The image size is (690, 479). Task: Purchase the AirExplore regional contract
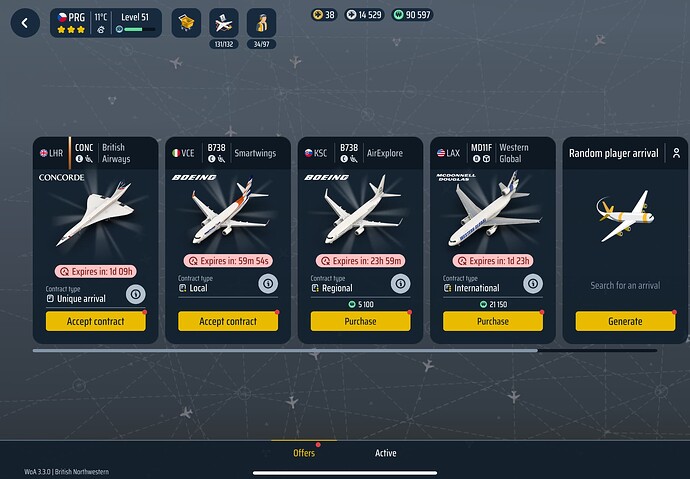click(x=360, y=321)
